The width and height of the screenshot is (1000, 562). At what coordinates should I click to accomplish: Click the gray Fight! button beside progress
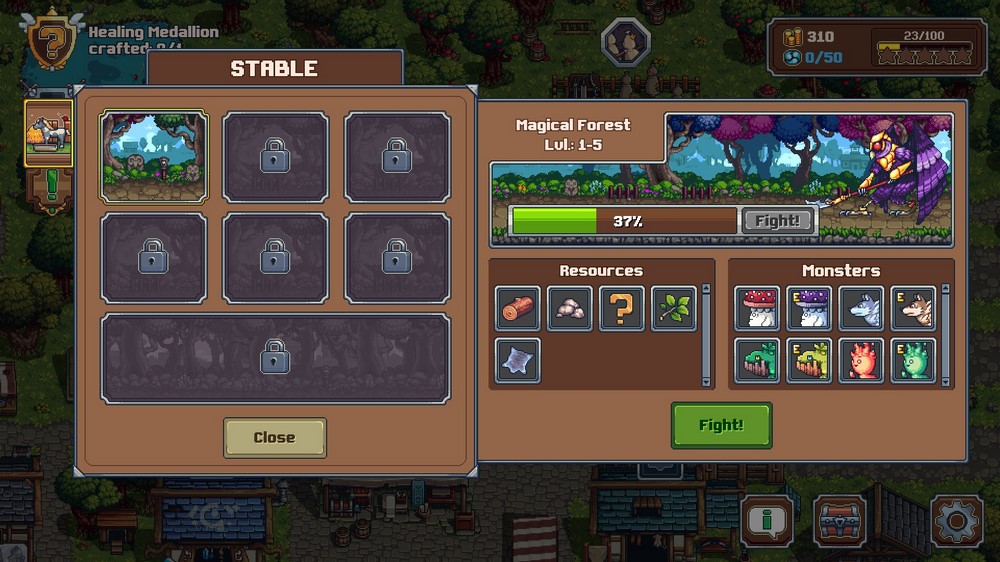(777, 221)
